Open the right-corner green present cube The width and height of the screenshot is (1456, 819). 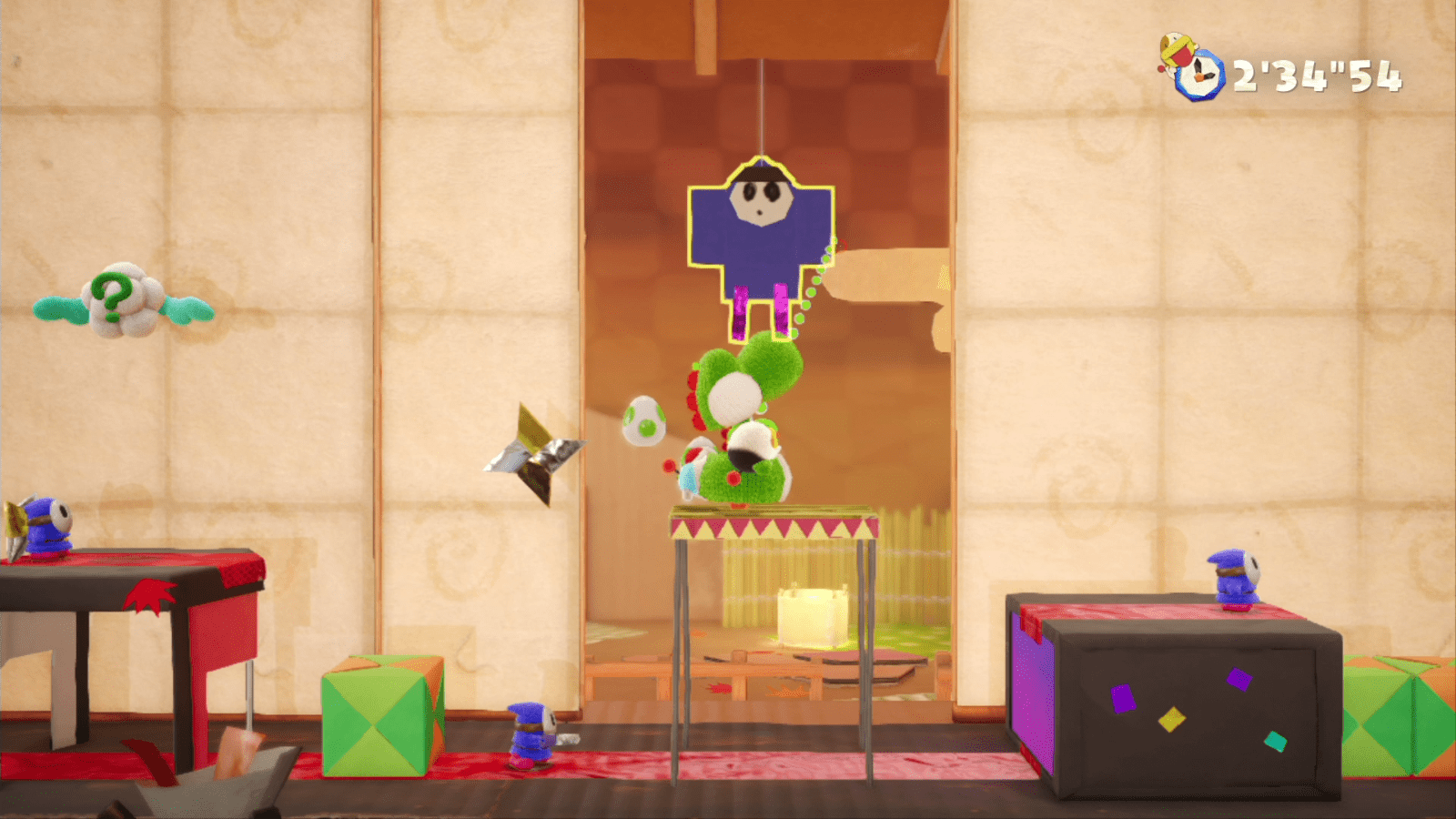[x=1406, y=719]
